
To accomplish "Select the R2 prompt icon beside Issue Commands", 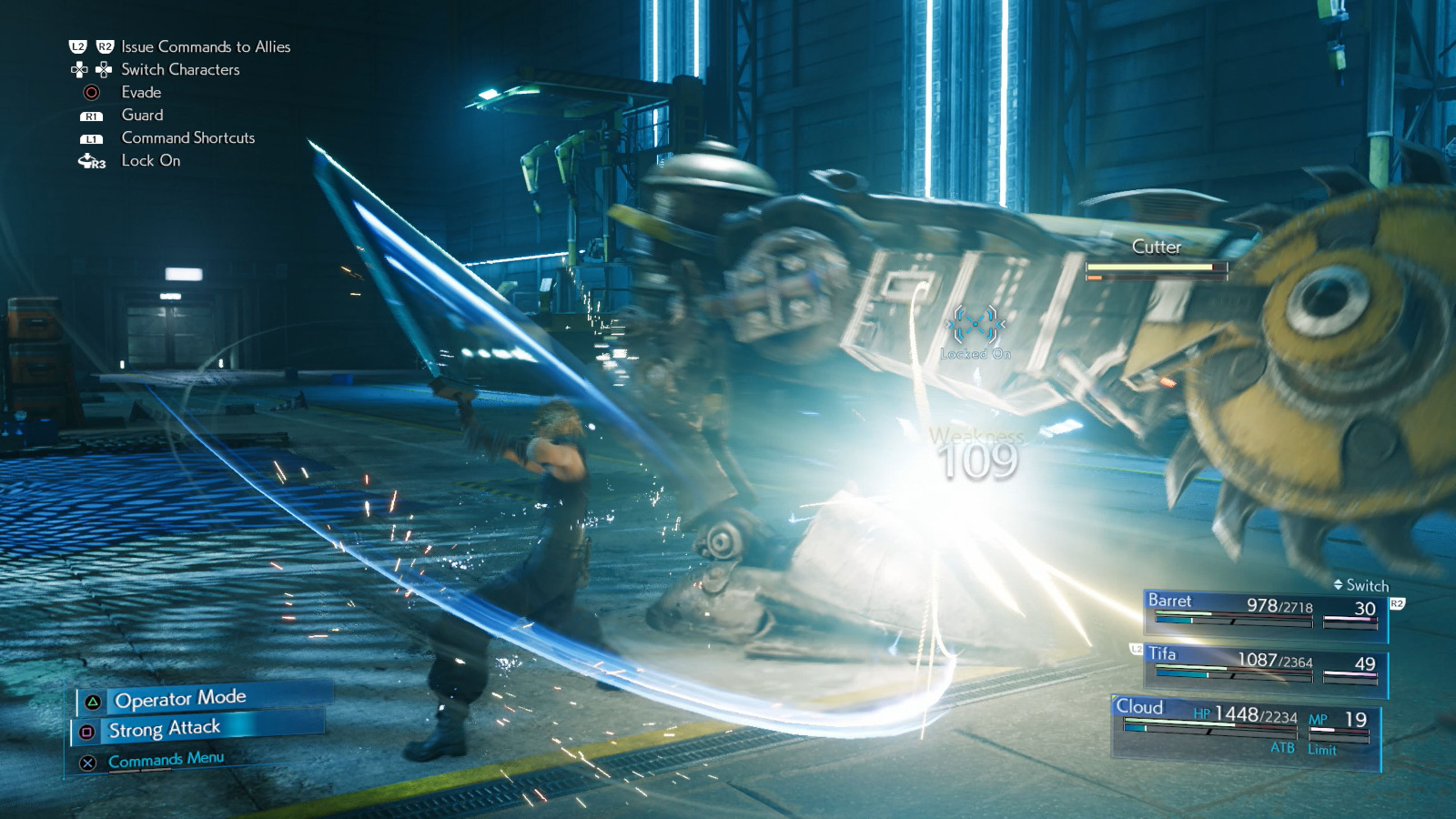I will click(x=106, y=46).
